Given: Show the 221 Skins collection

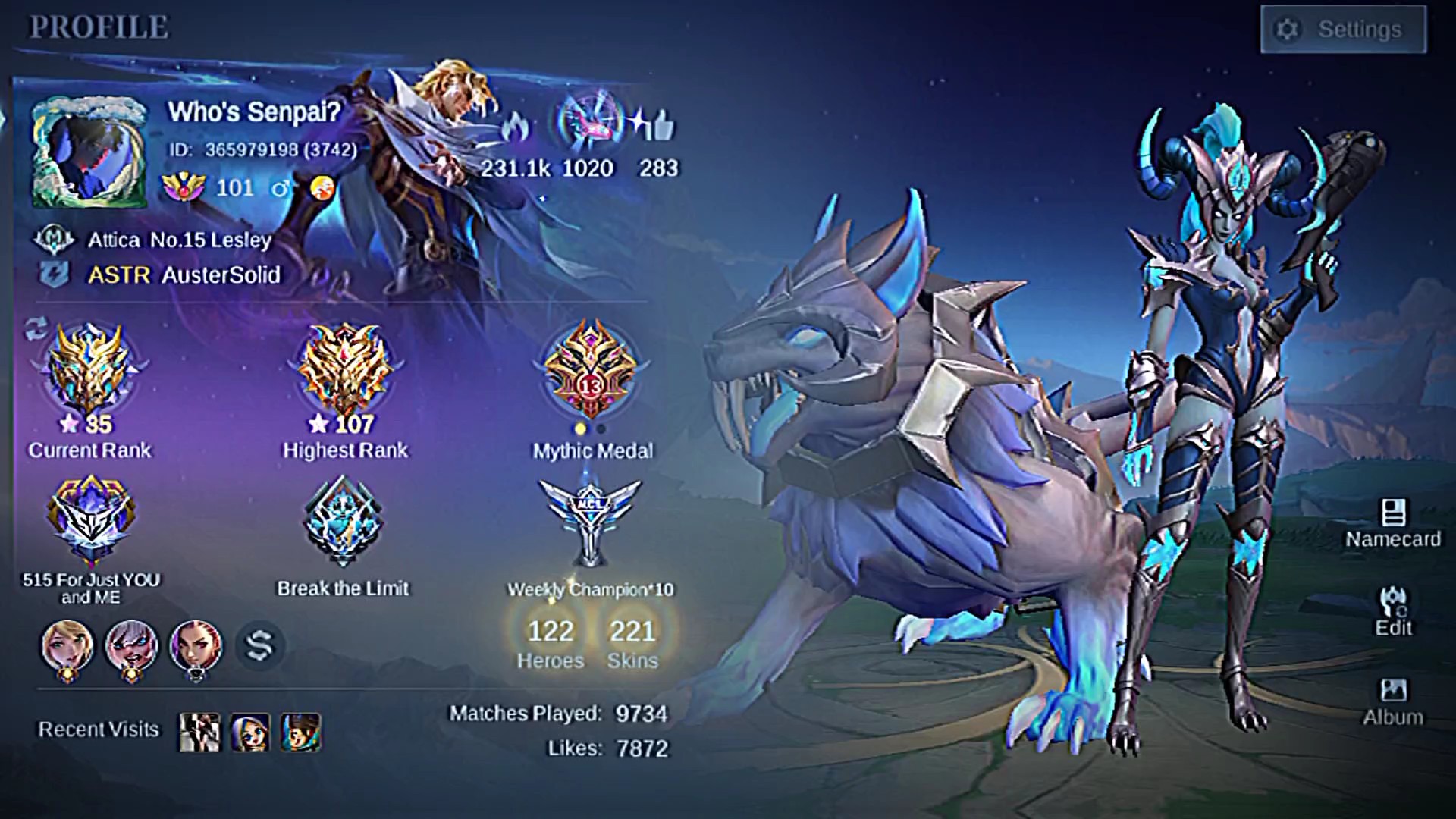Looking at the screenshot, I should 632,642.
